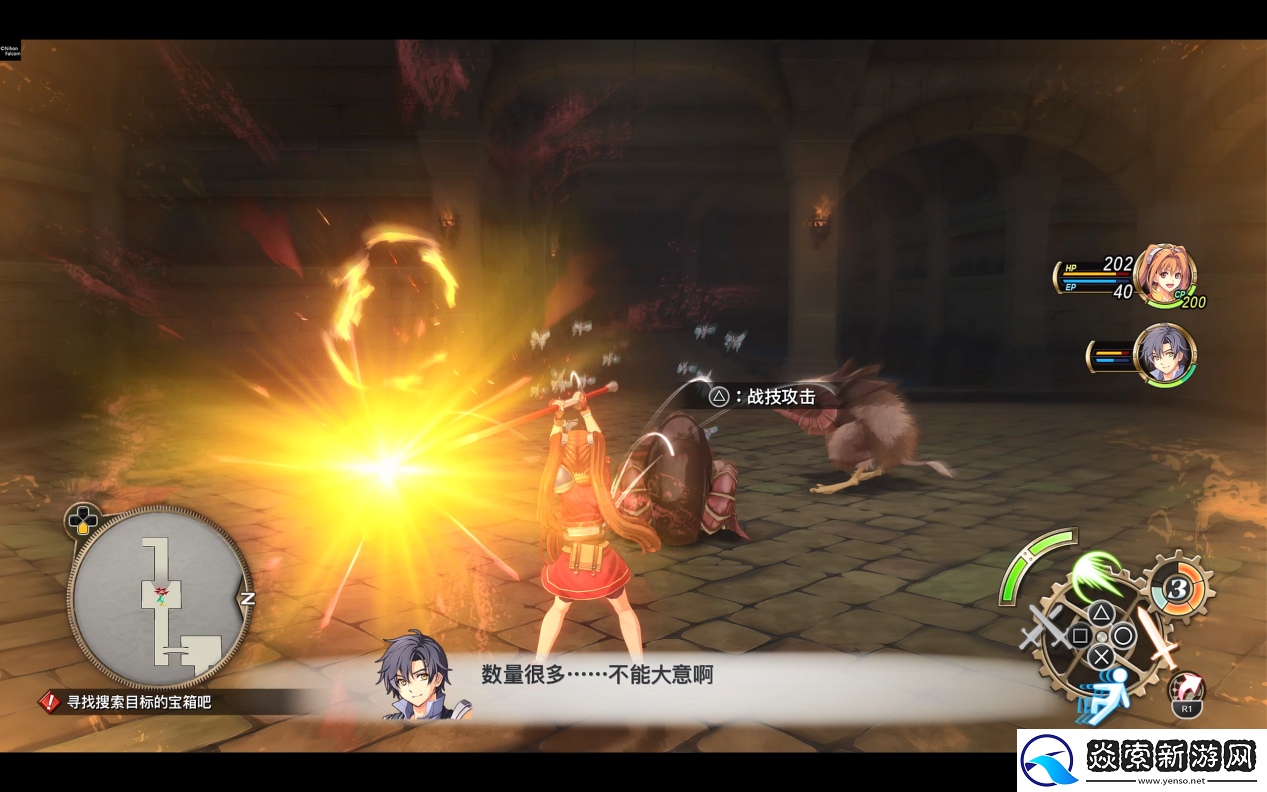The height and width of the screenshot is (792, 1267).
Task: Select the quest objective tracker with red alert
Action: pyautogui.click(x=126, y=702)
